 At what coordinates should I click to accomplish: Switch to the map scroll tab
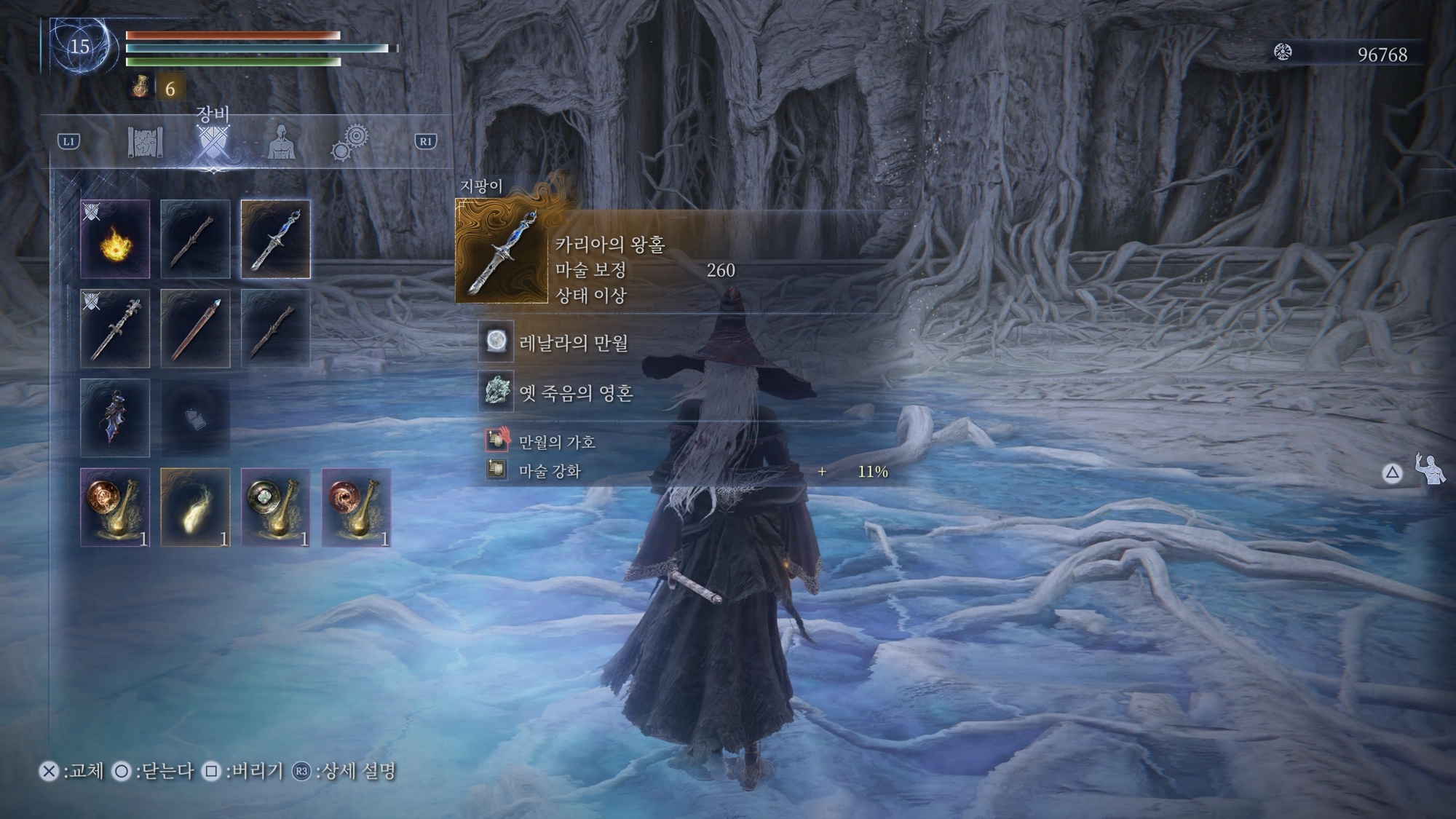pos(146,141)
